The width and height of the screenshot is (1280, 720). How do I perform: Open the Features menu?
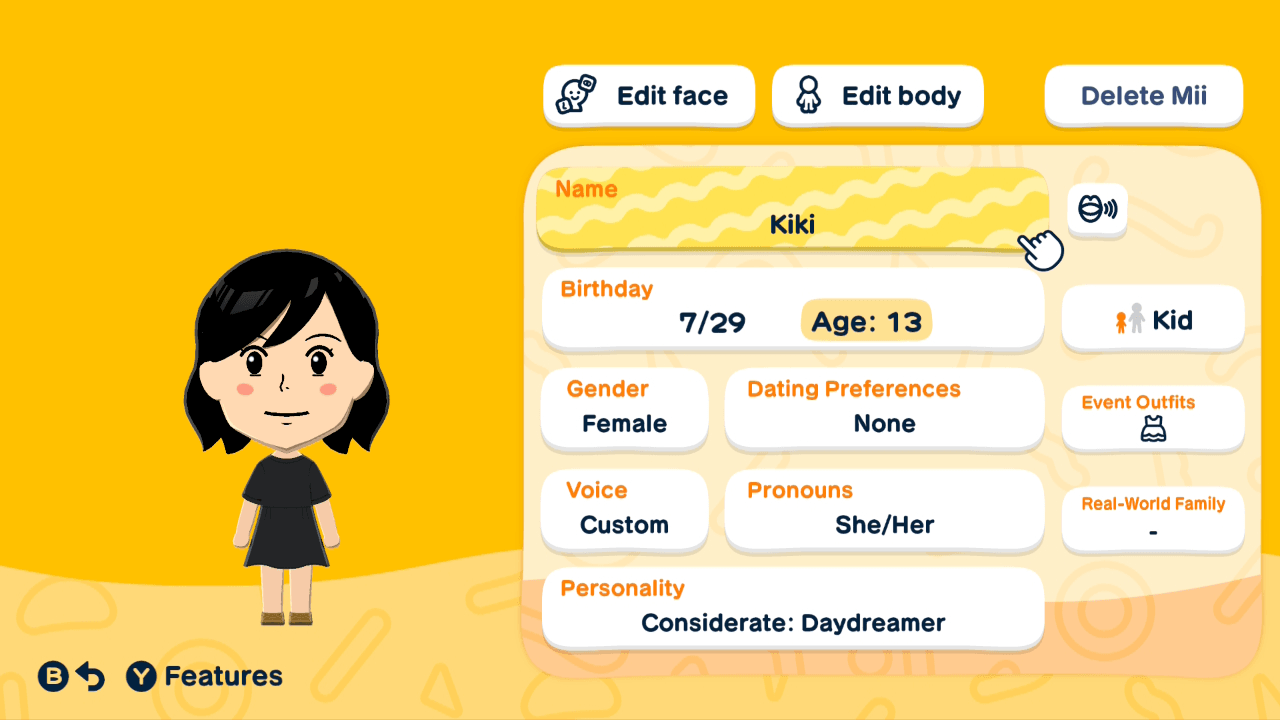(x=203, y=676)
